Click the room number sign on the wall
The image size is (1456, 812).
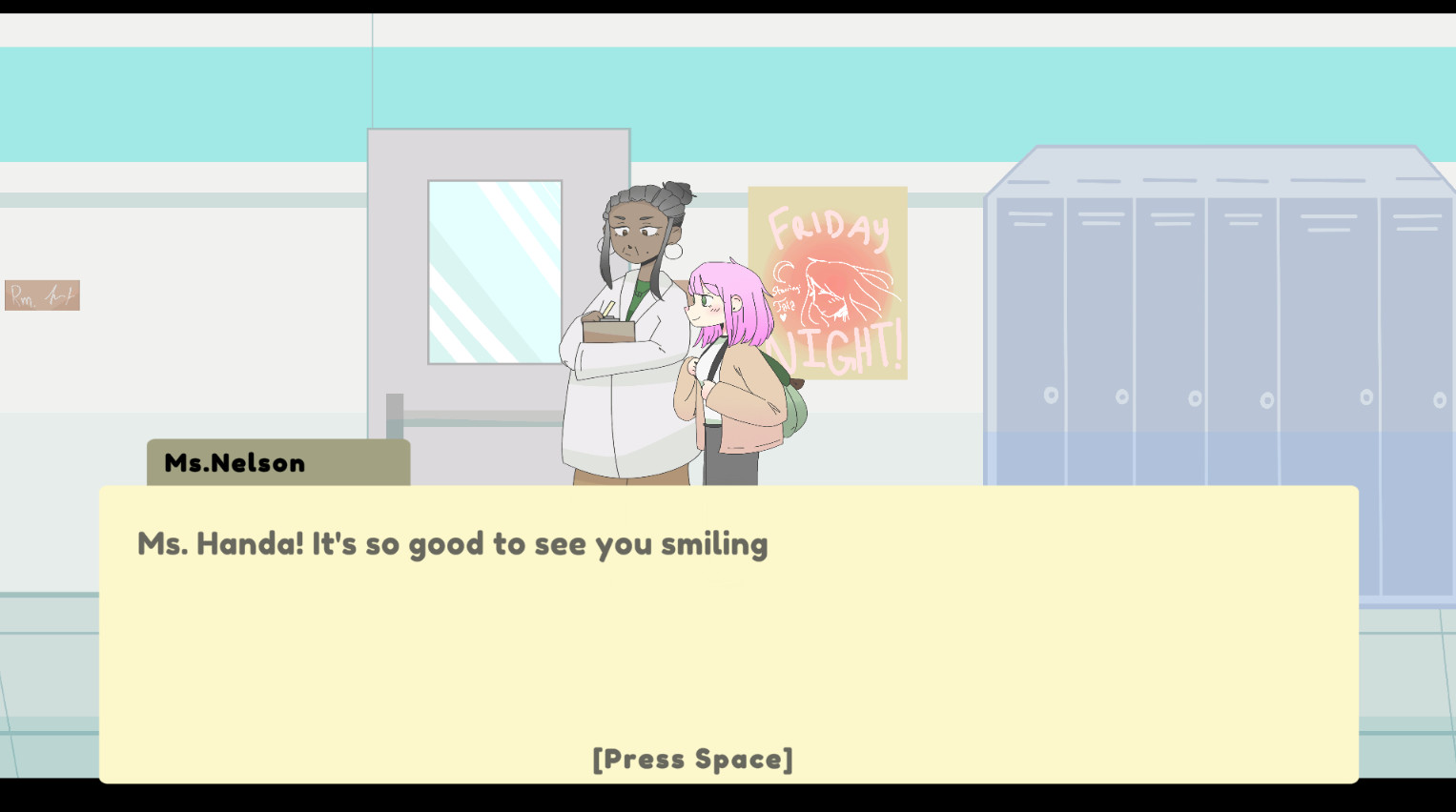coord(42,294)
